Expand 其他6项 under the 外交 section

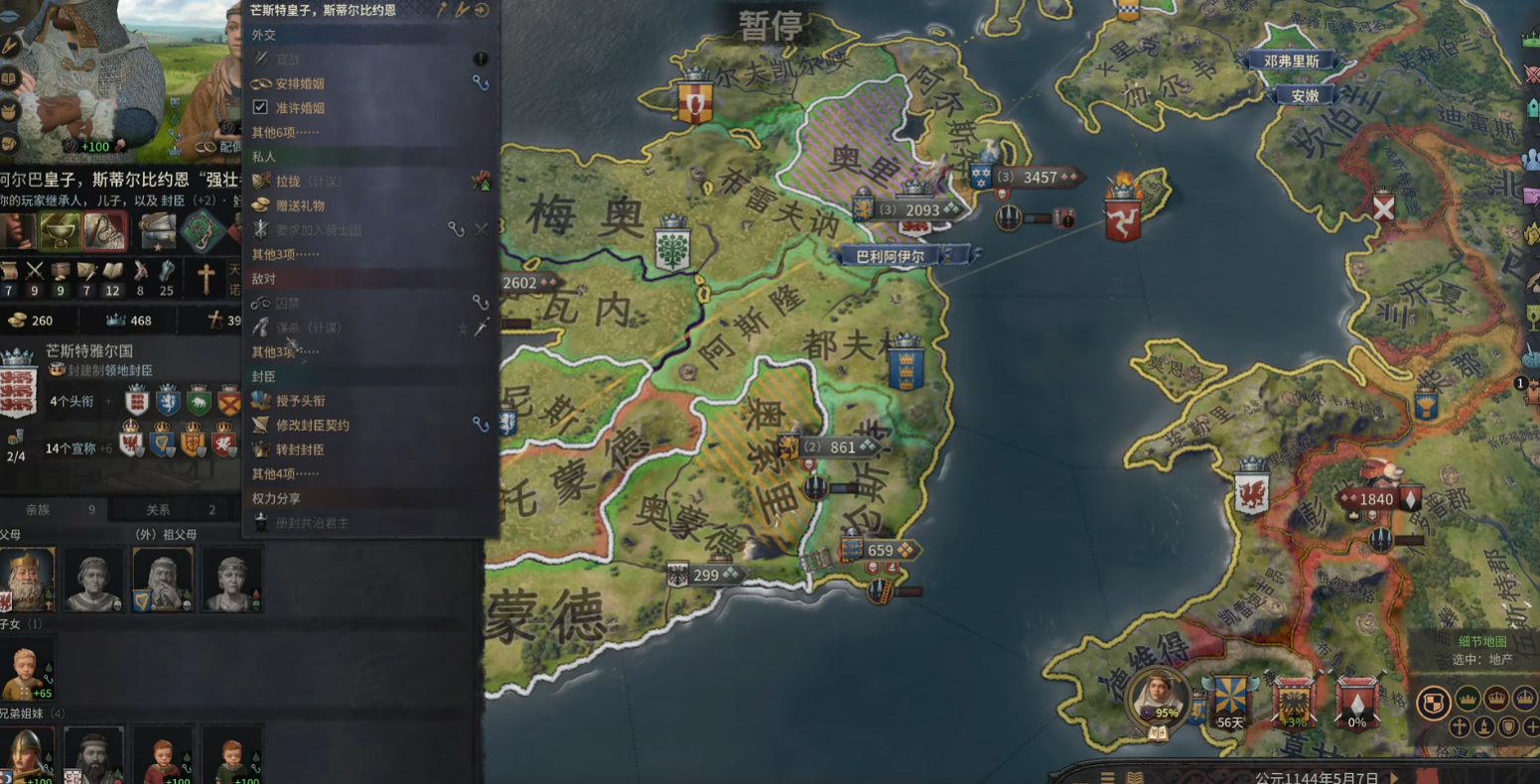coord(285,132)
